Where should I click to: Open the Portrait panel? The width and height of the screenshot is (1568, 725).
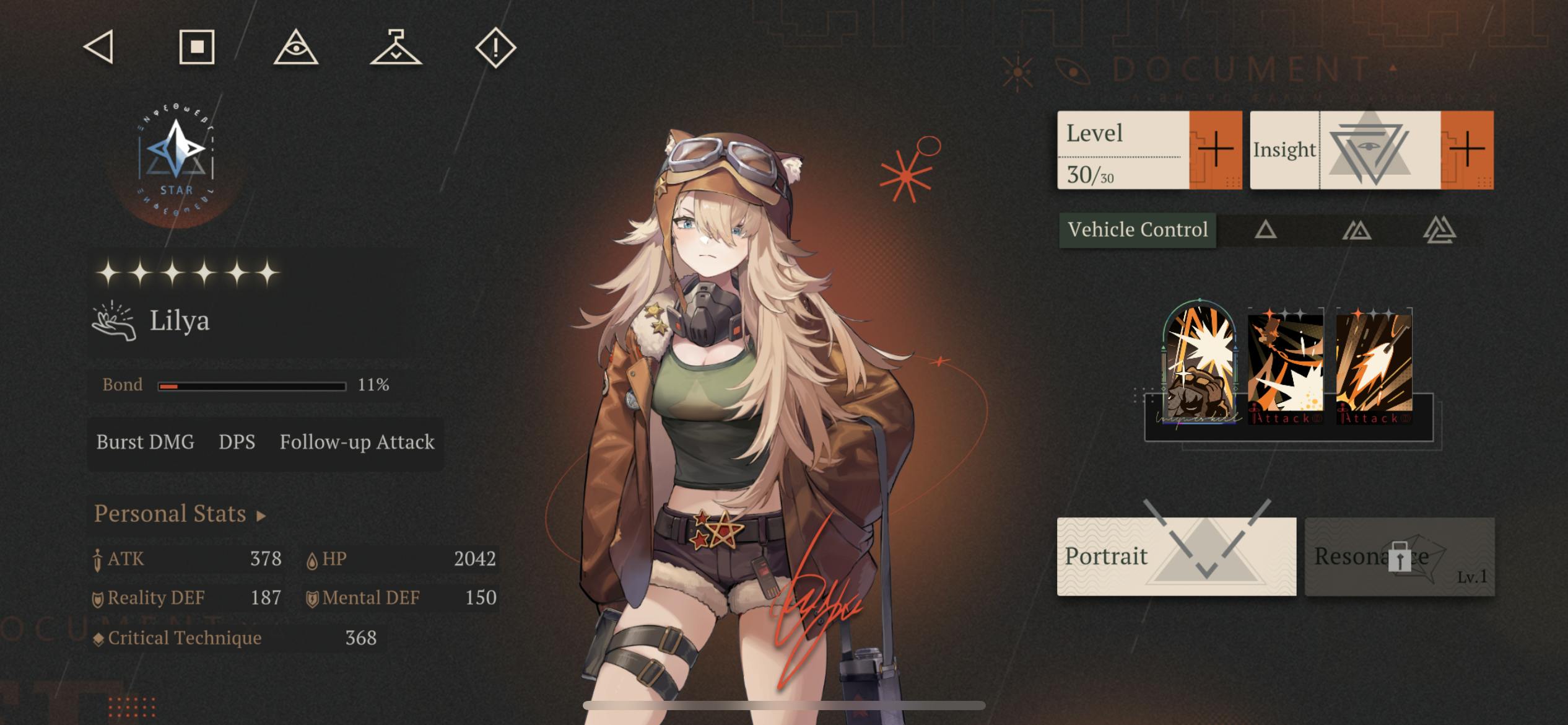[x=1176, y=556]
